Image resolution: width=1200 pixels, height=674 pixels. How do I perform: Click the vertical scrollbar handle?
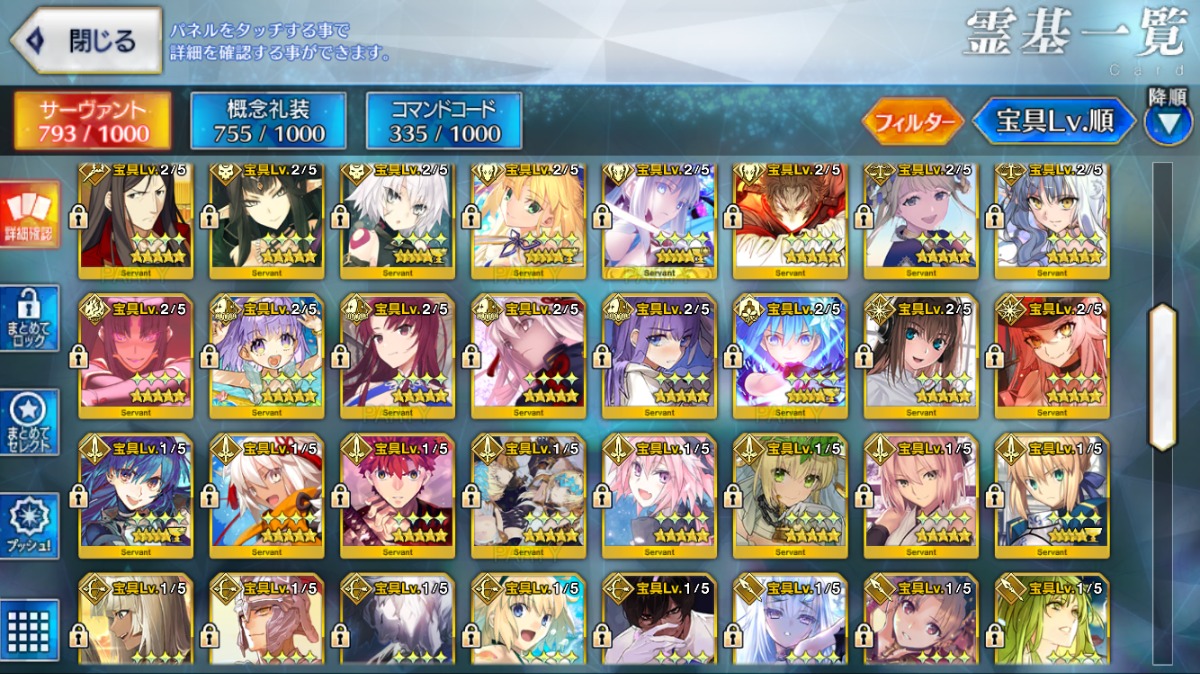coord(1163,376)
